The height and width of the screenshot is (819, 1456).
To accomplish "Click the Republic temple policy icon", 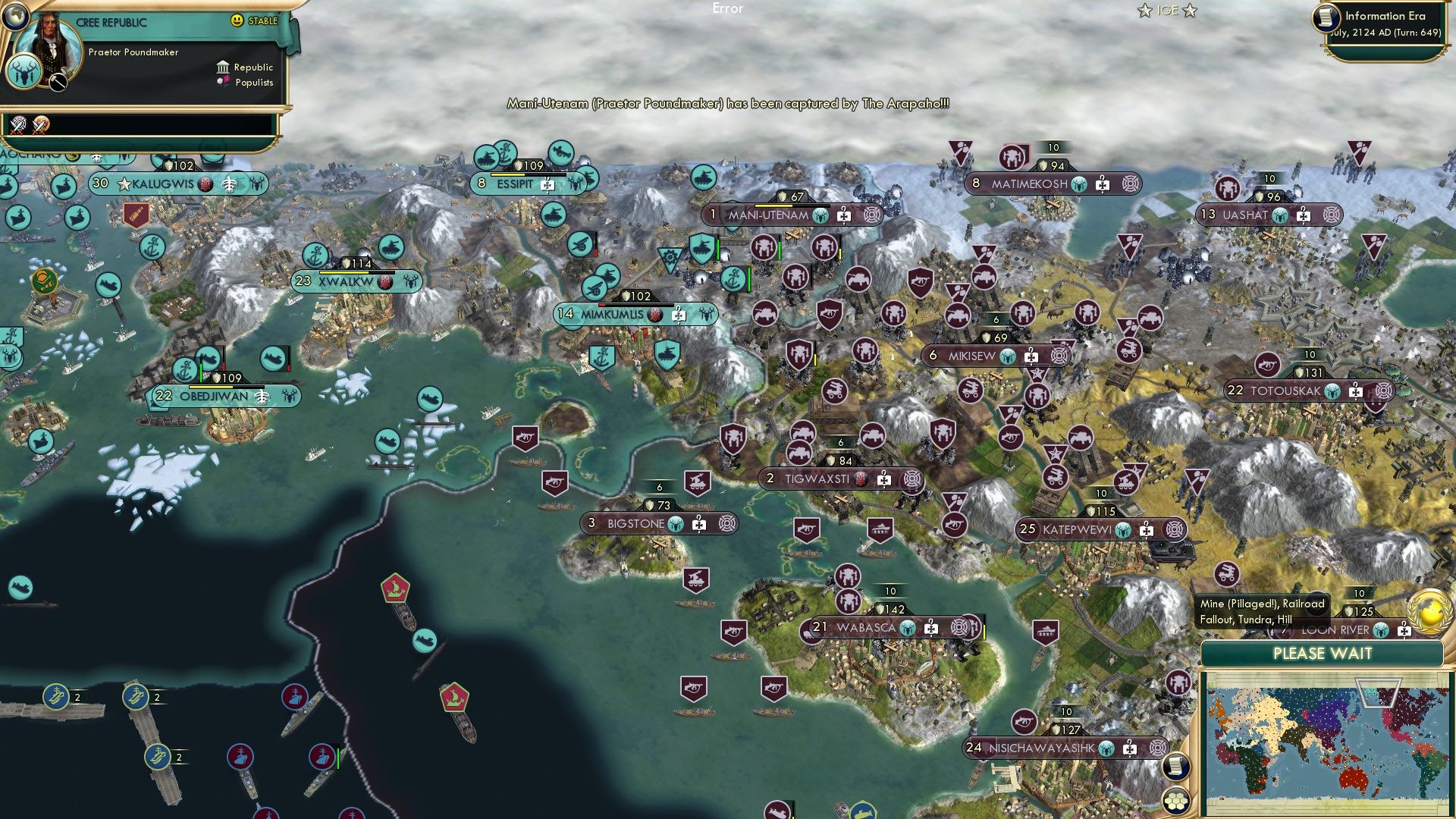I will pos(223,68).
